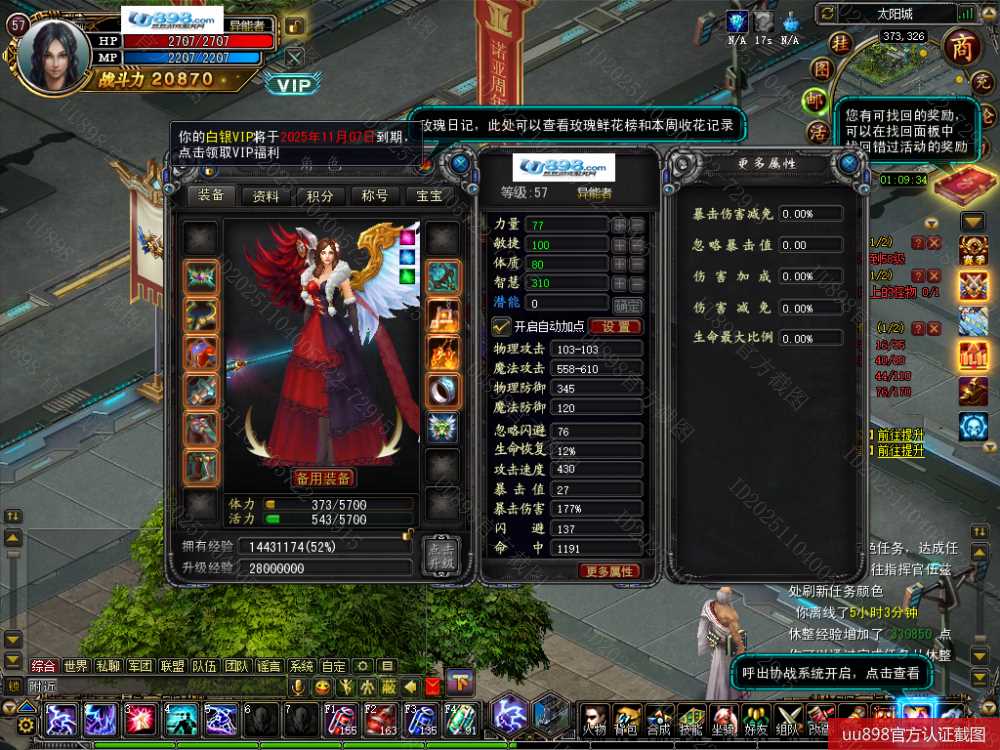The height and width of the screenshot is (750, 1000).
Task: Increase 力量 with its plus button
Action: (x=619, y=225)
